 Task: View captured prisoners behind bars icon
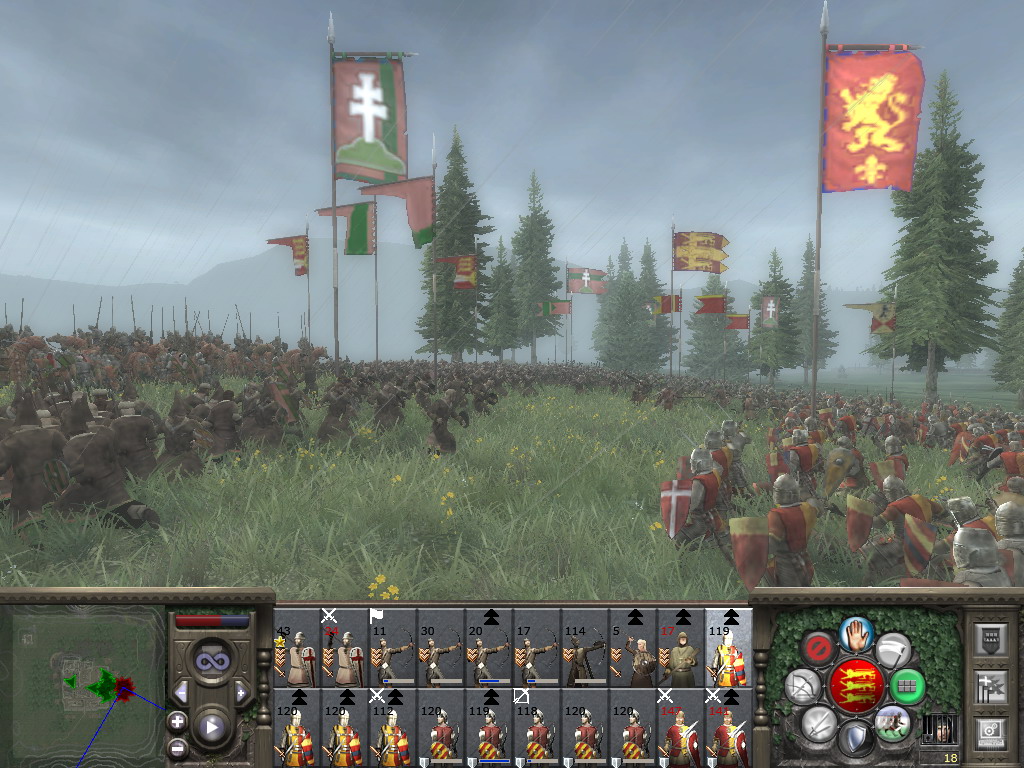click(938, 729)
